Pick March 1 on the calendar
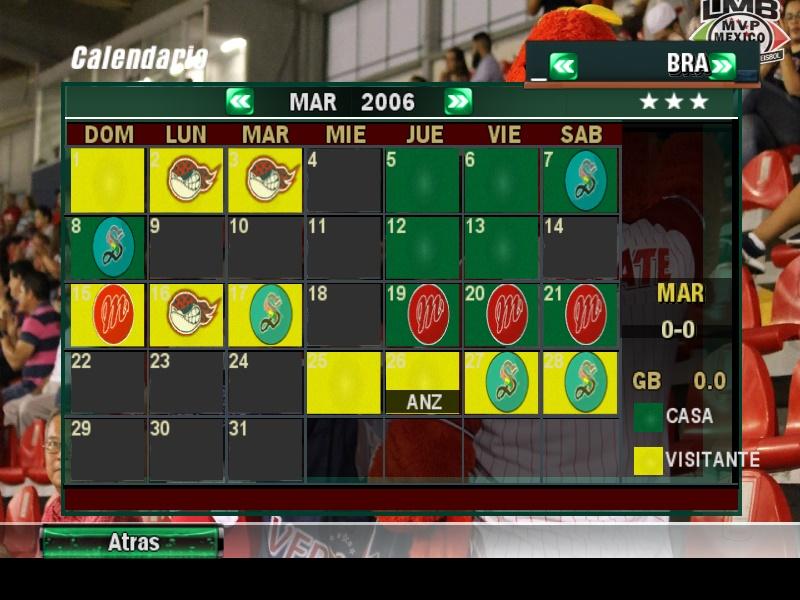 point(107,180)
